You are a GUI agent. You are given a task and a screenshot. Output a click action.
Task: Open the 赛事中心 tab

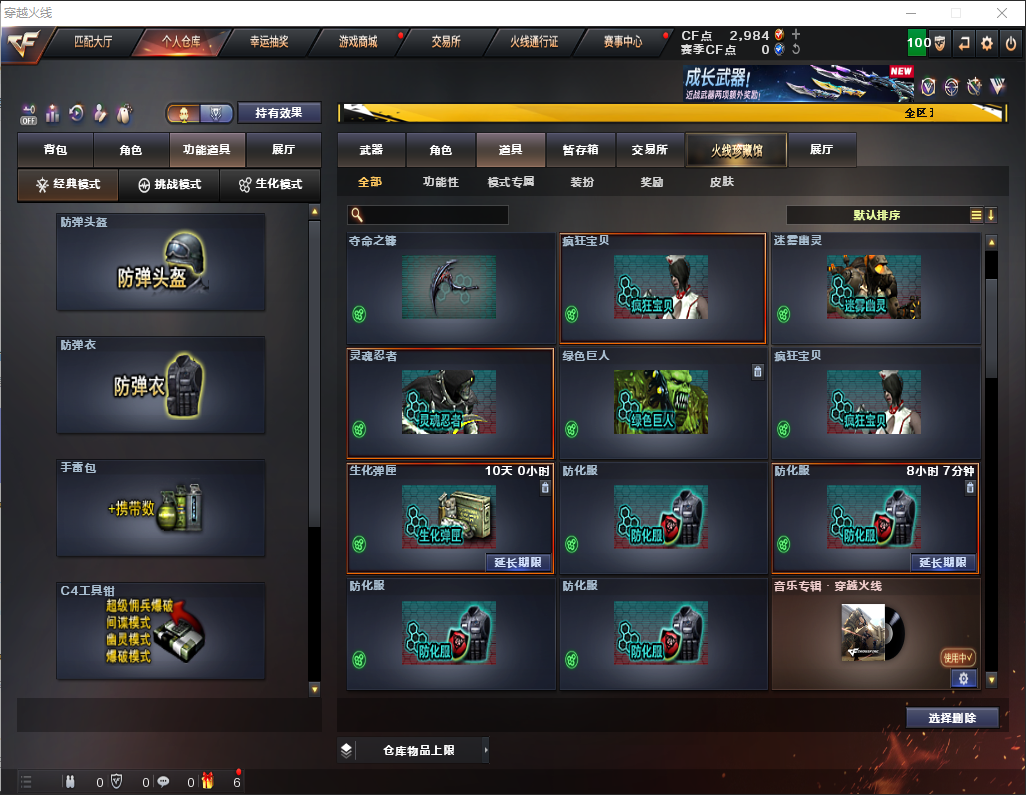(622, 42)
